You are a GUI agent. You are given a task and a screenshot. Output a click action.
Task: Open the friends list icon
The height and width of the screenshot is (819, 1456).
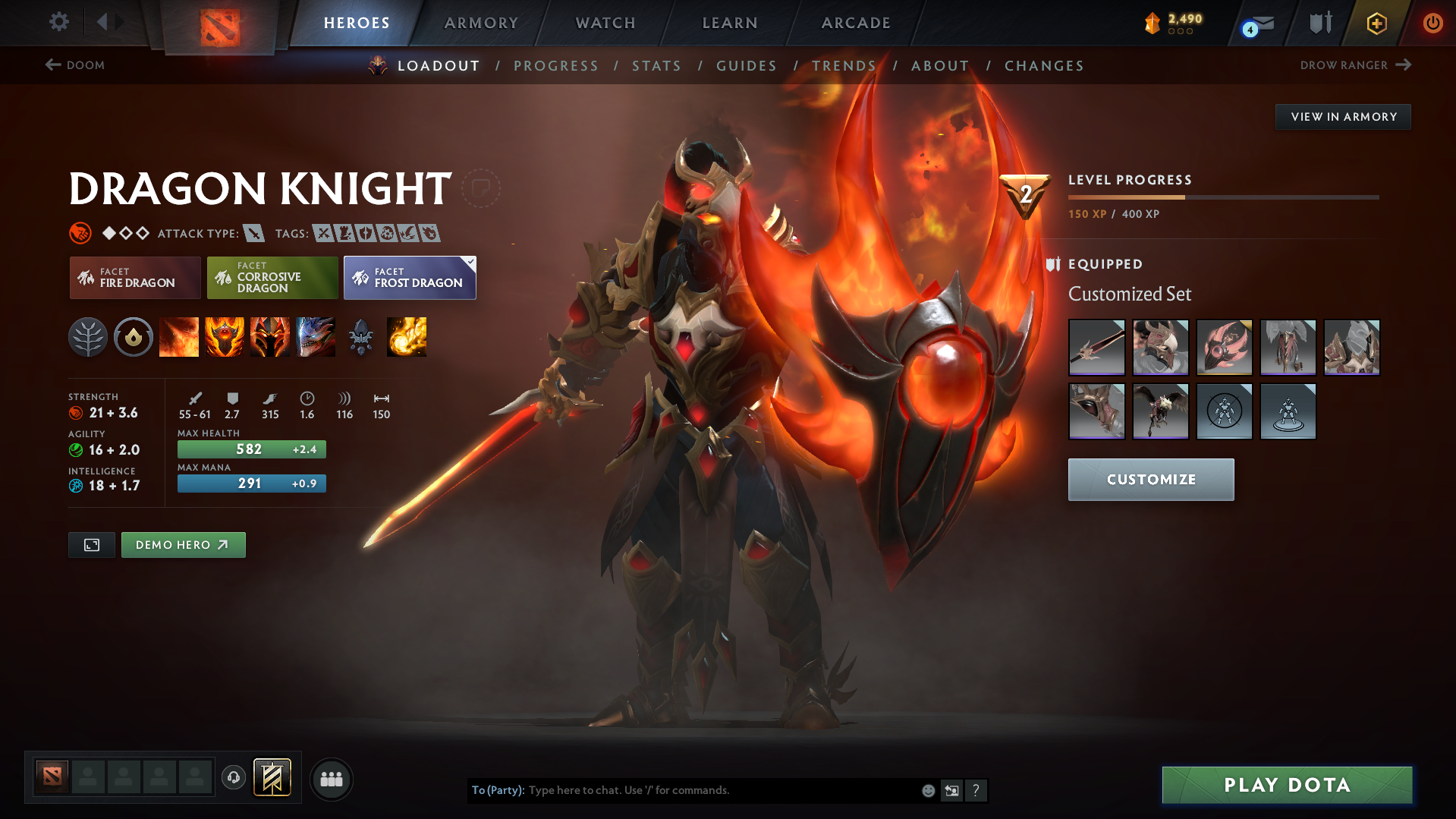pos(332,779)
